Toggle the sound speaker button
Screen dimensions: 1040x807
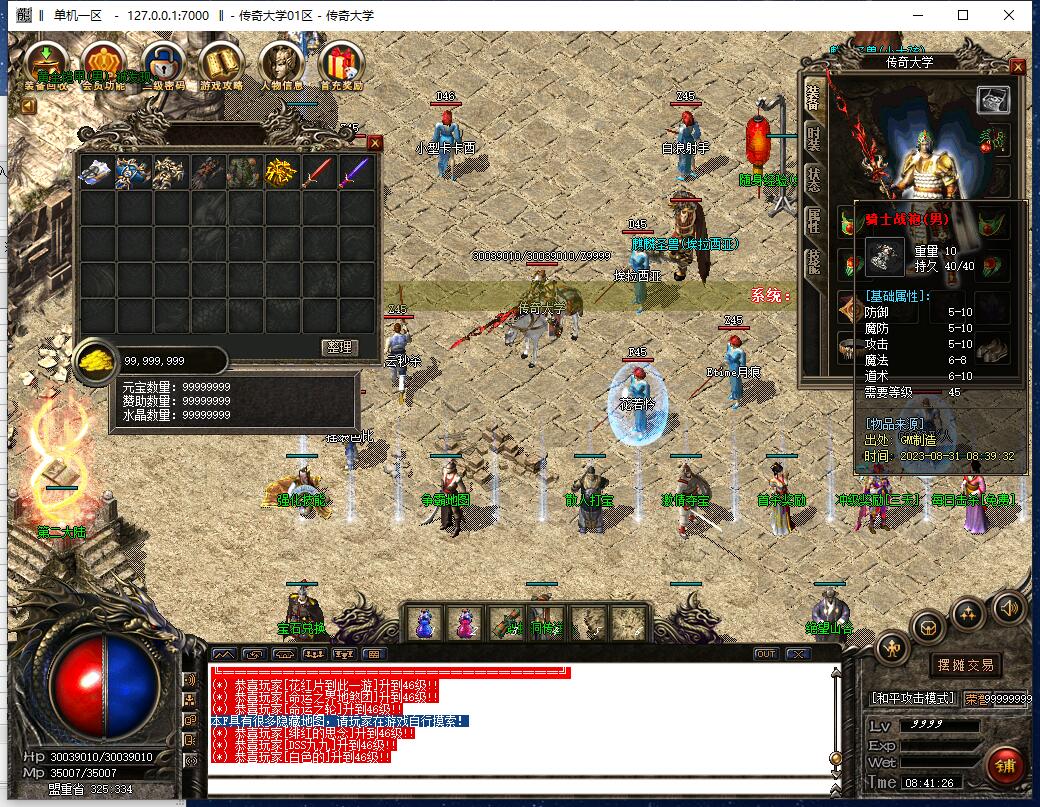(x=1008, y=607)
